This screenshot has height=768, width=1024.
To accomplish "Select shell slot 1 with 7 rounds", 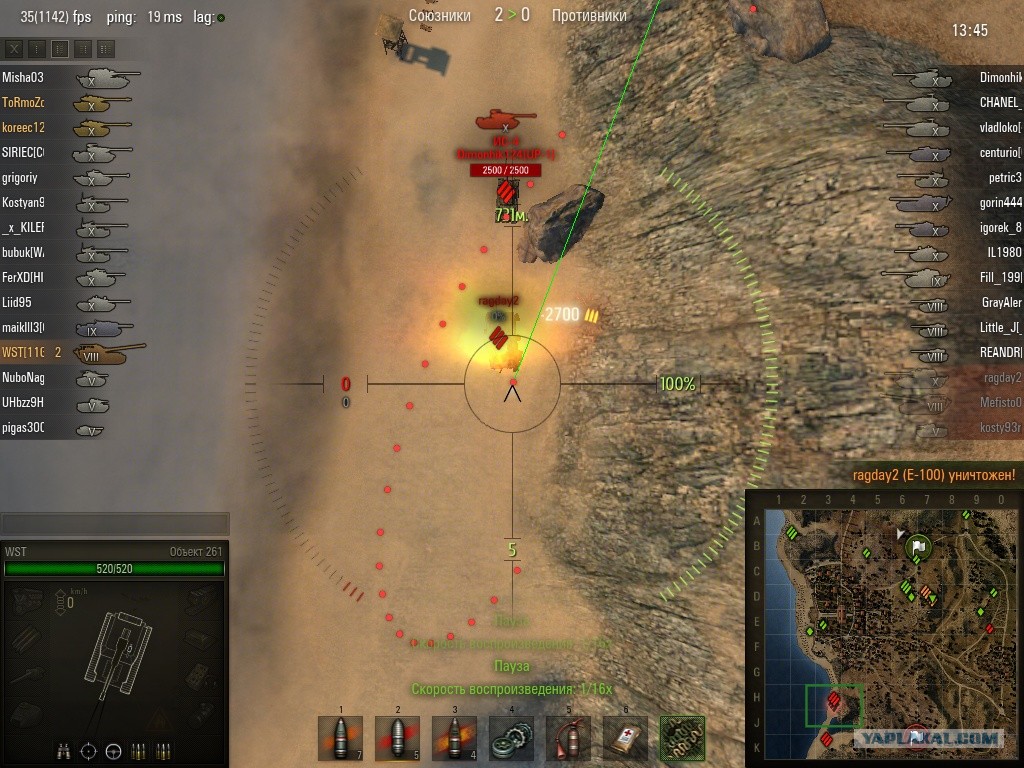I will click(x=340, y=739).
